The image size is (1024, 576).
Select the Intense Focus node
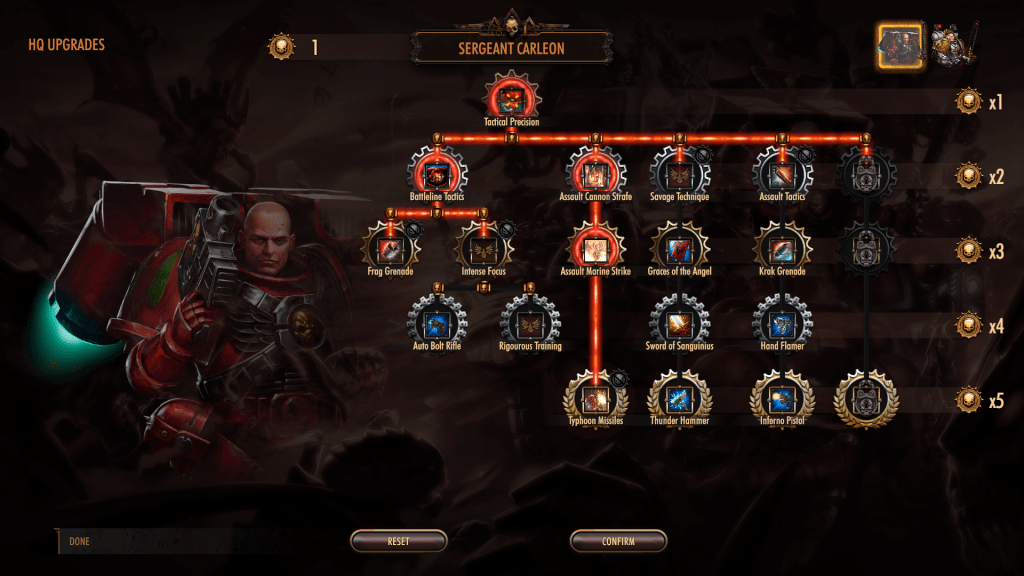(x=484, y=247)
